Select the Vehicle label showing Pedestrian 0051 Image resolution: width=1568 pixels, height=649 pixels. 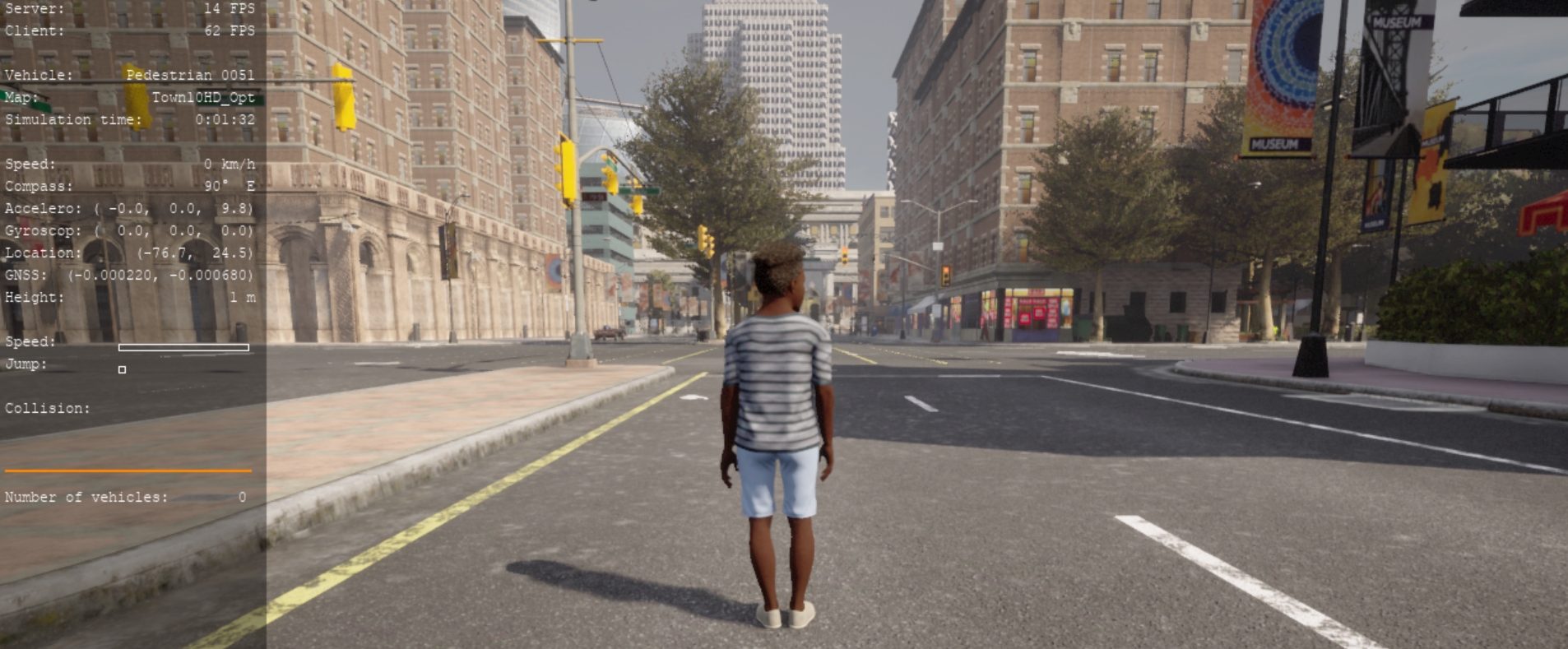tap(191, 74)
